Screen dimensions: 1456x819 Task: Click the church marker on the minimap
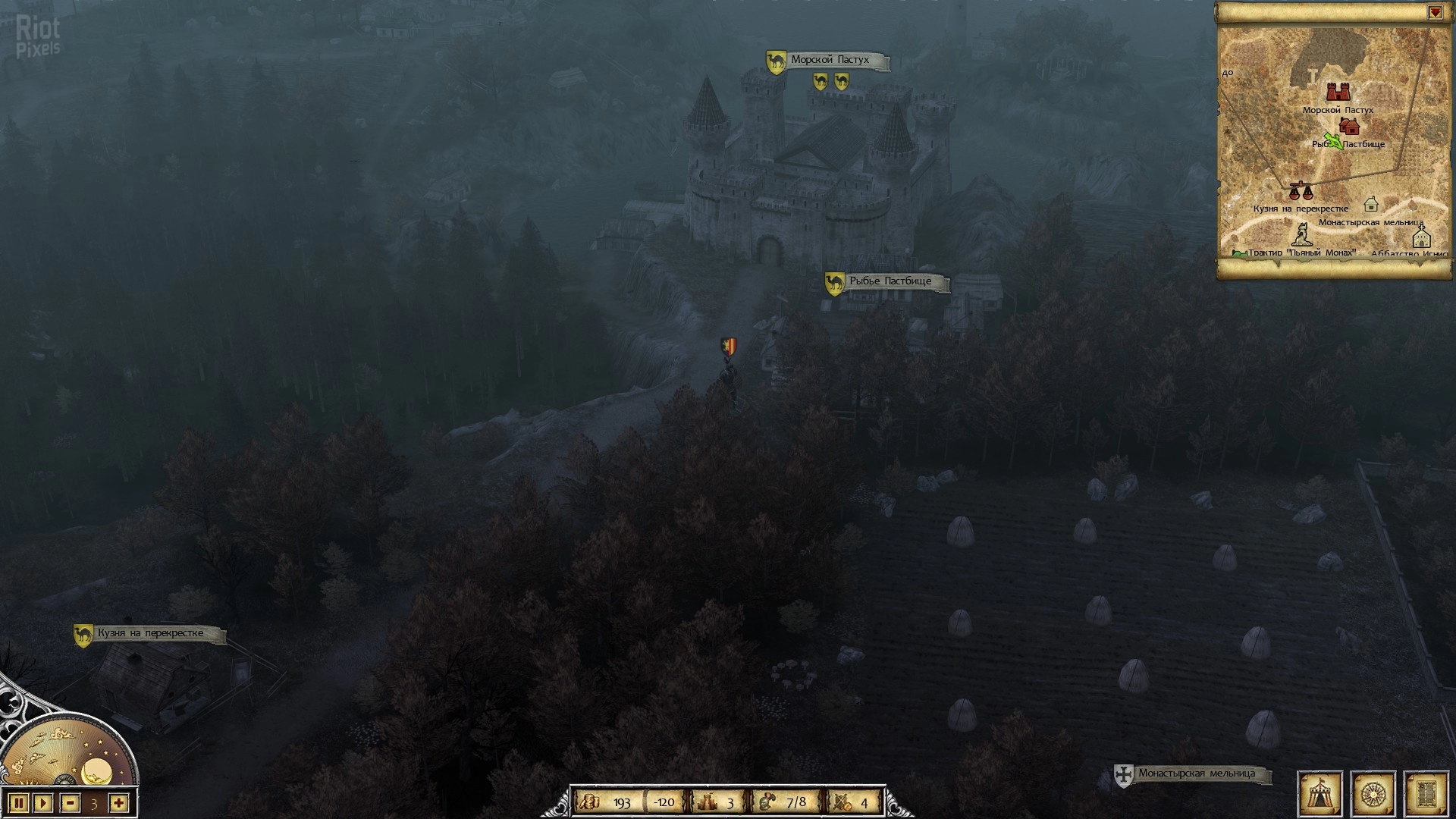pos(1420,236)
